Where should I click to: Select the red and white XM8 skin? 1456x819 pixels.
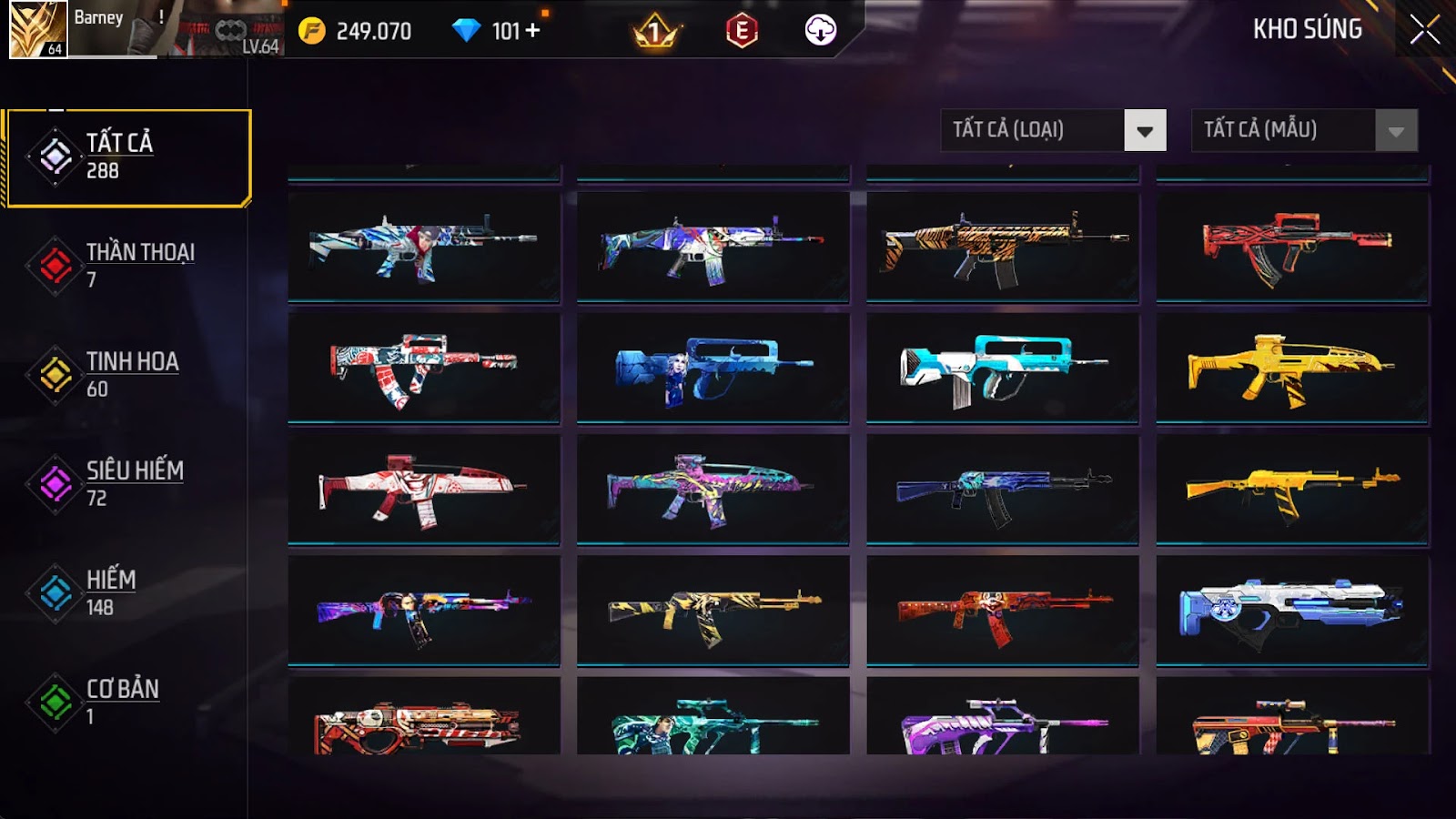pyautogui.click(x=423, y=490)
